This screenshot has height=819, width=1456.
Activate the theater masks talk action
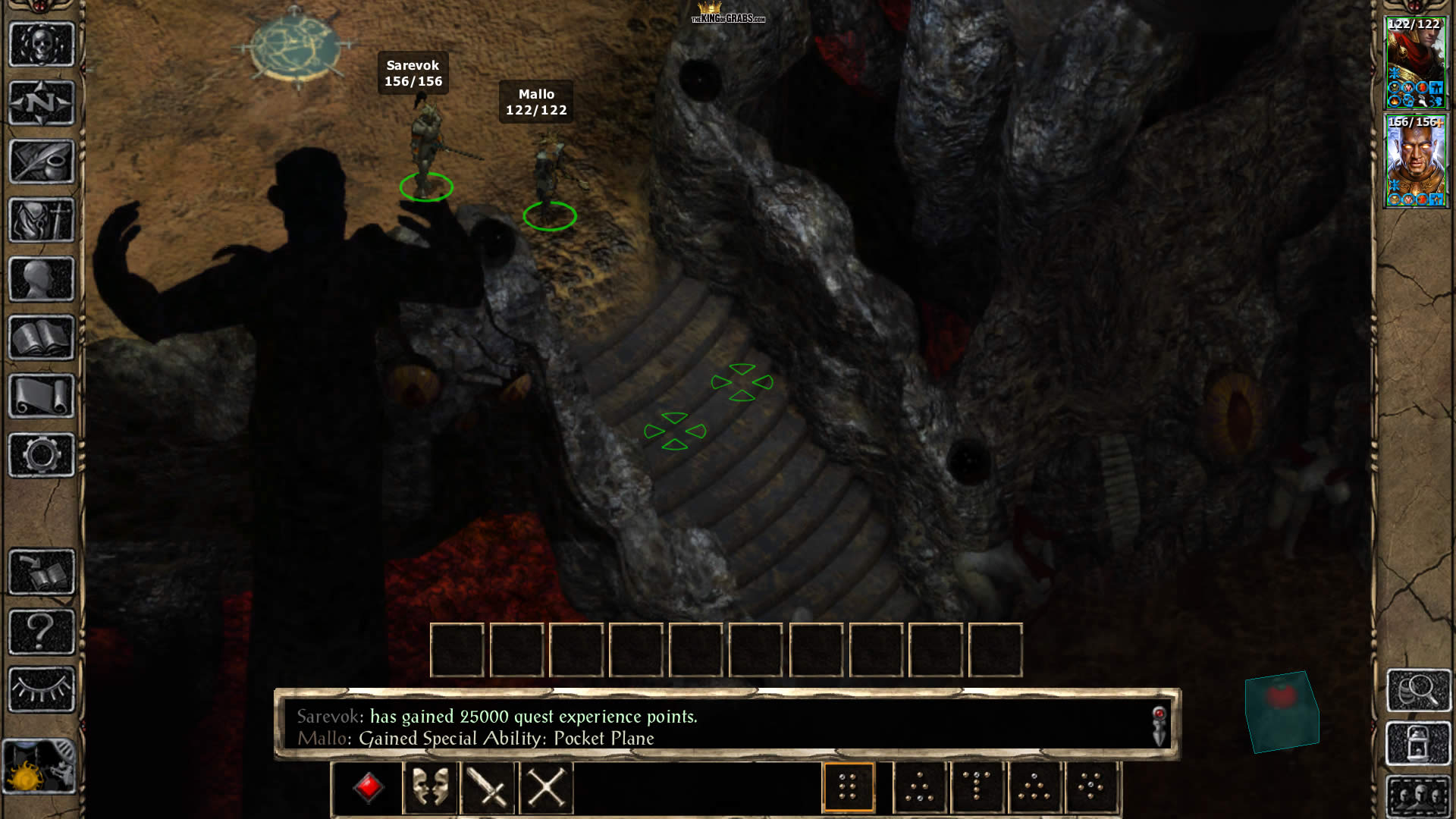pyautogui.click(x=430, y=788)
